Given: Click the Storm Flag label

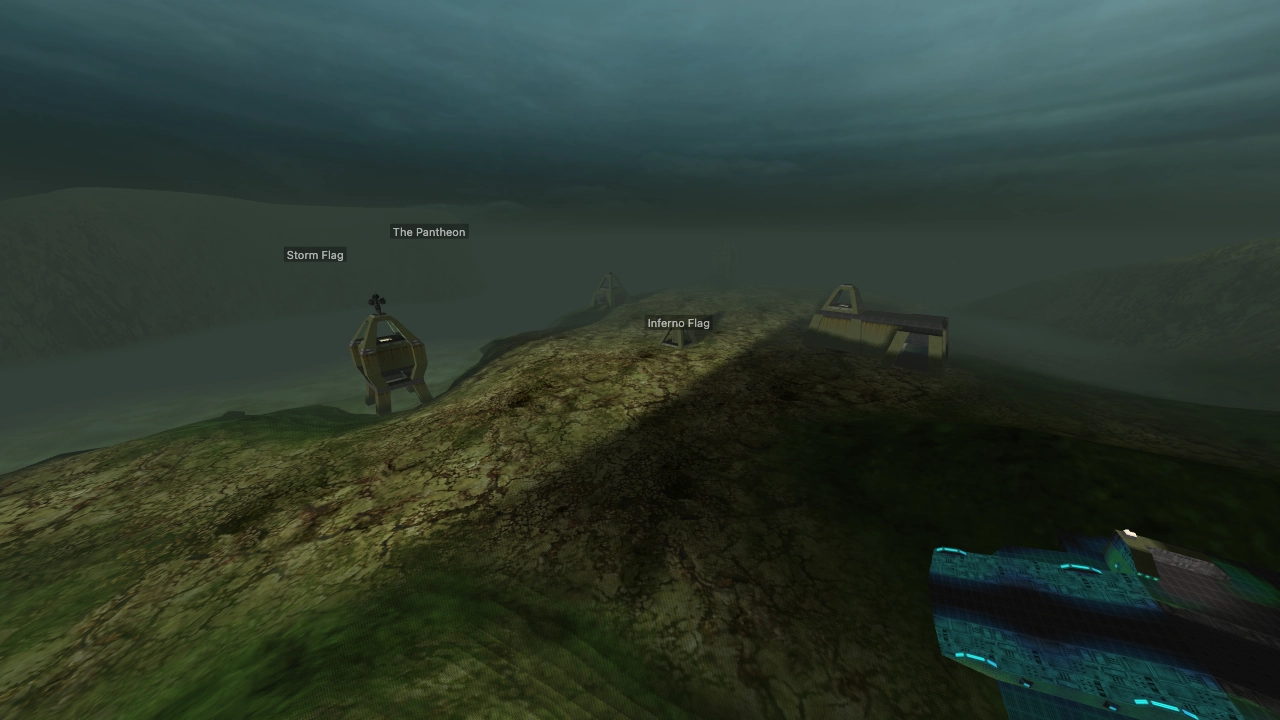Looking at the screenshot, I should (315, 255).
